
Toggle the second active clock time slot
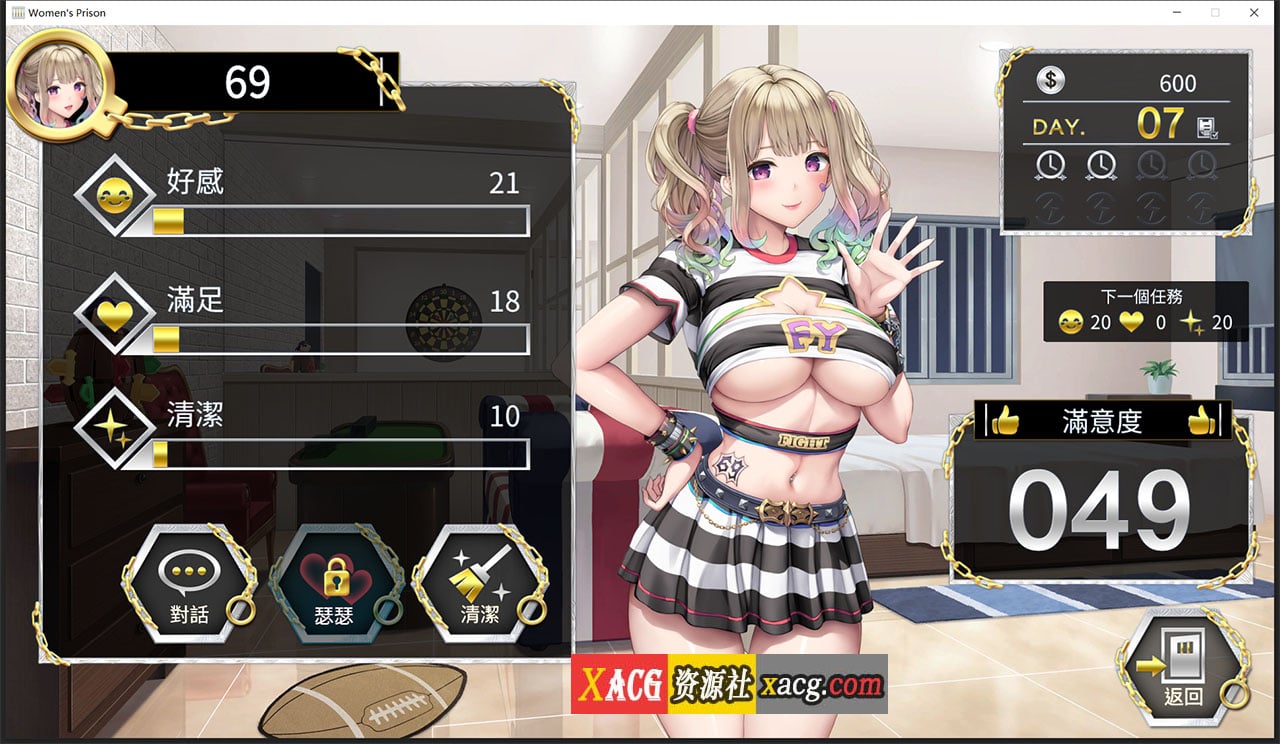[x=1102, y=165]
